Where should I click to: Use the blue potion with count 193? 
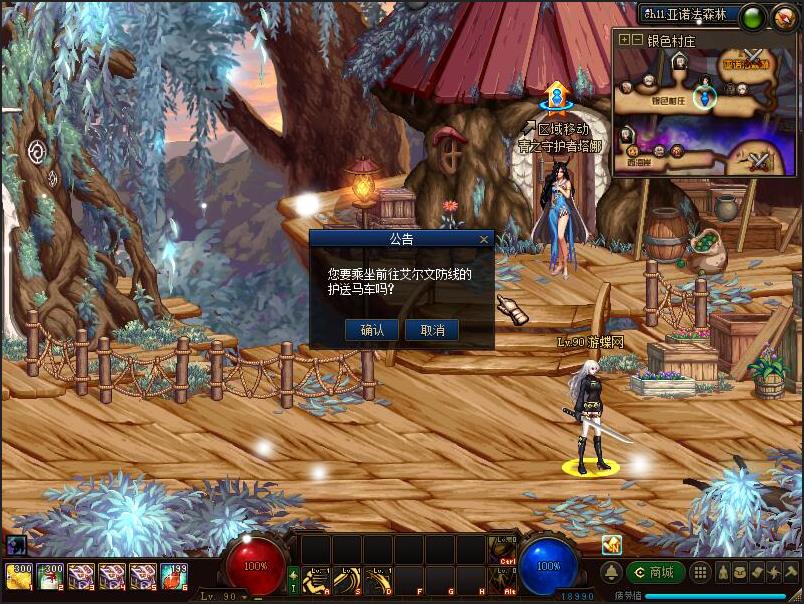(x=174, y=577)
